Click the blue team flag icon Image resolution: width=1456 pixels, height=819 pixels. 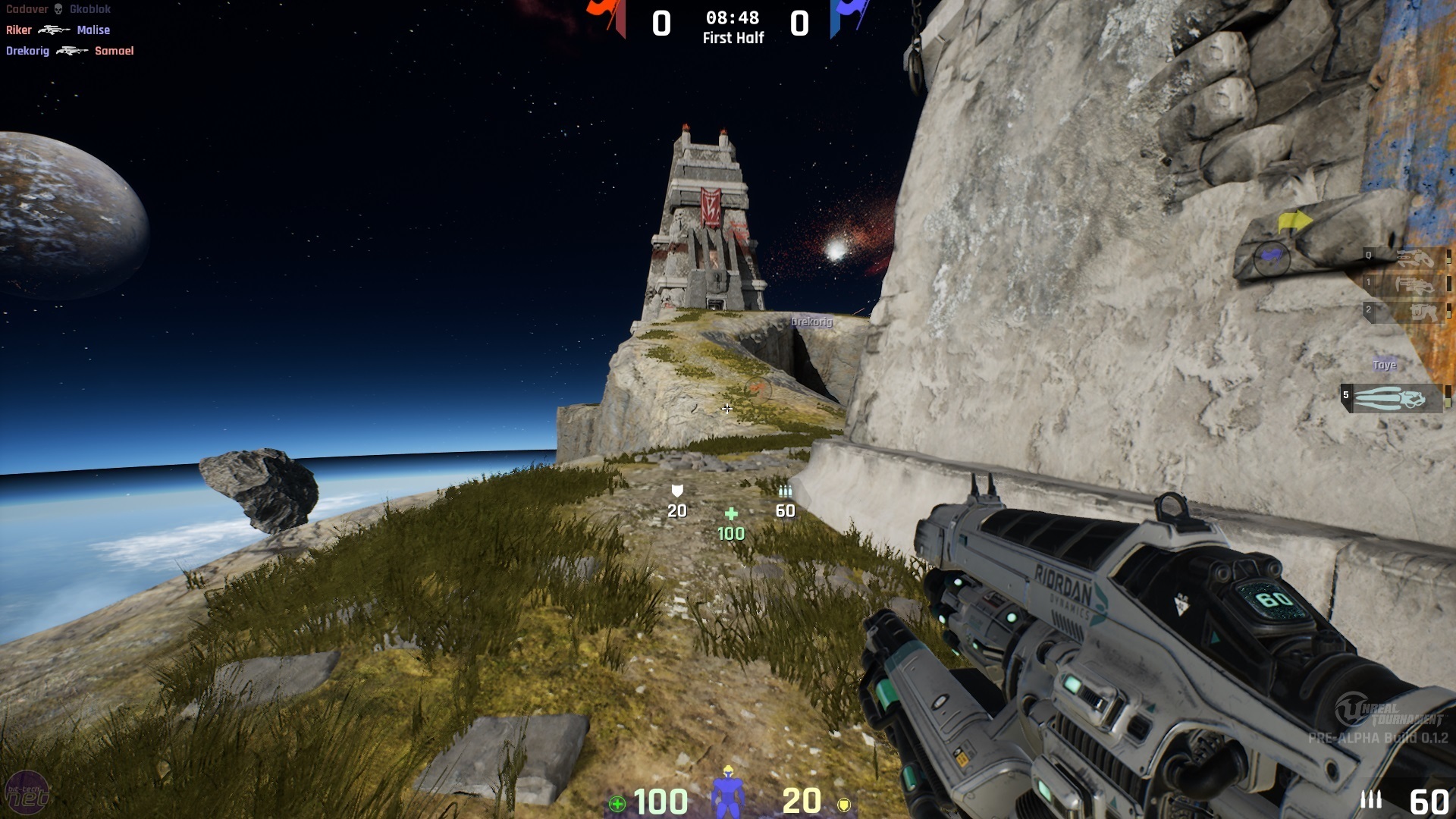pos(848,17)
